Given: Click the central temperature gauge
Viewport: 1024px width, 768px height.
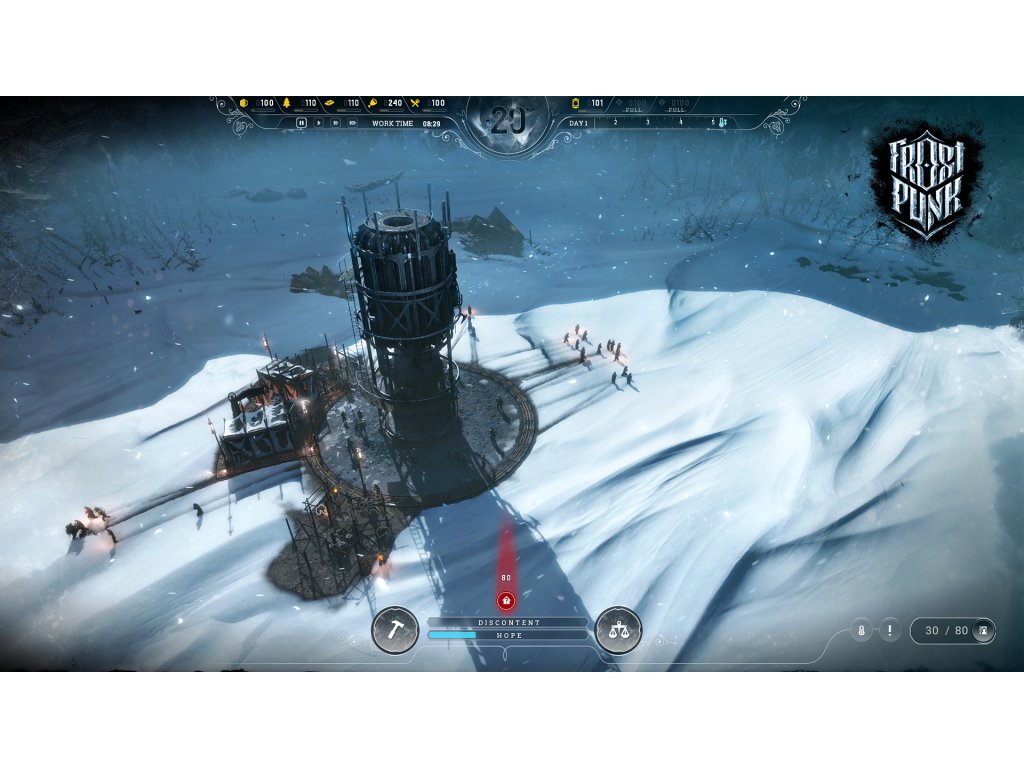Looking at the screenshot, I should (x=507, y=124).
